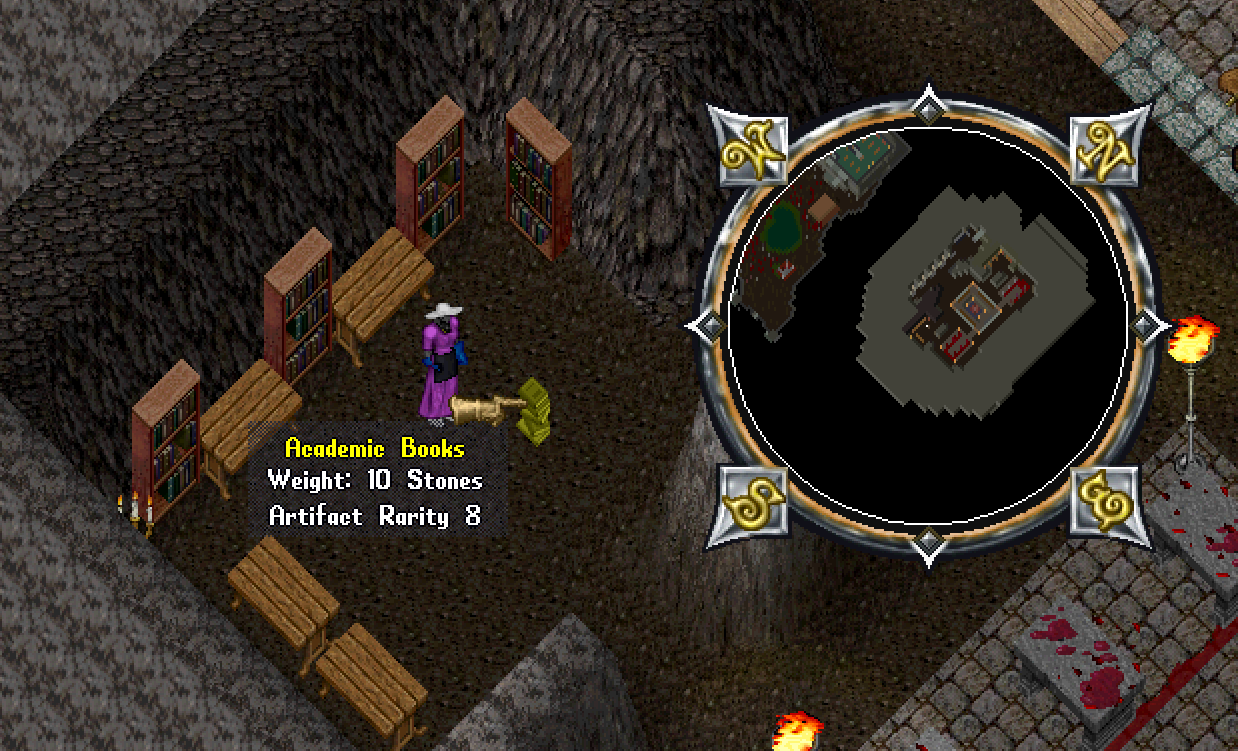Select the gold N compass marker
Viewport: 1238px width, 751px height.
tap(1104, 150)
